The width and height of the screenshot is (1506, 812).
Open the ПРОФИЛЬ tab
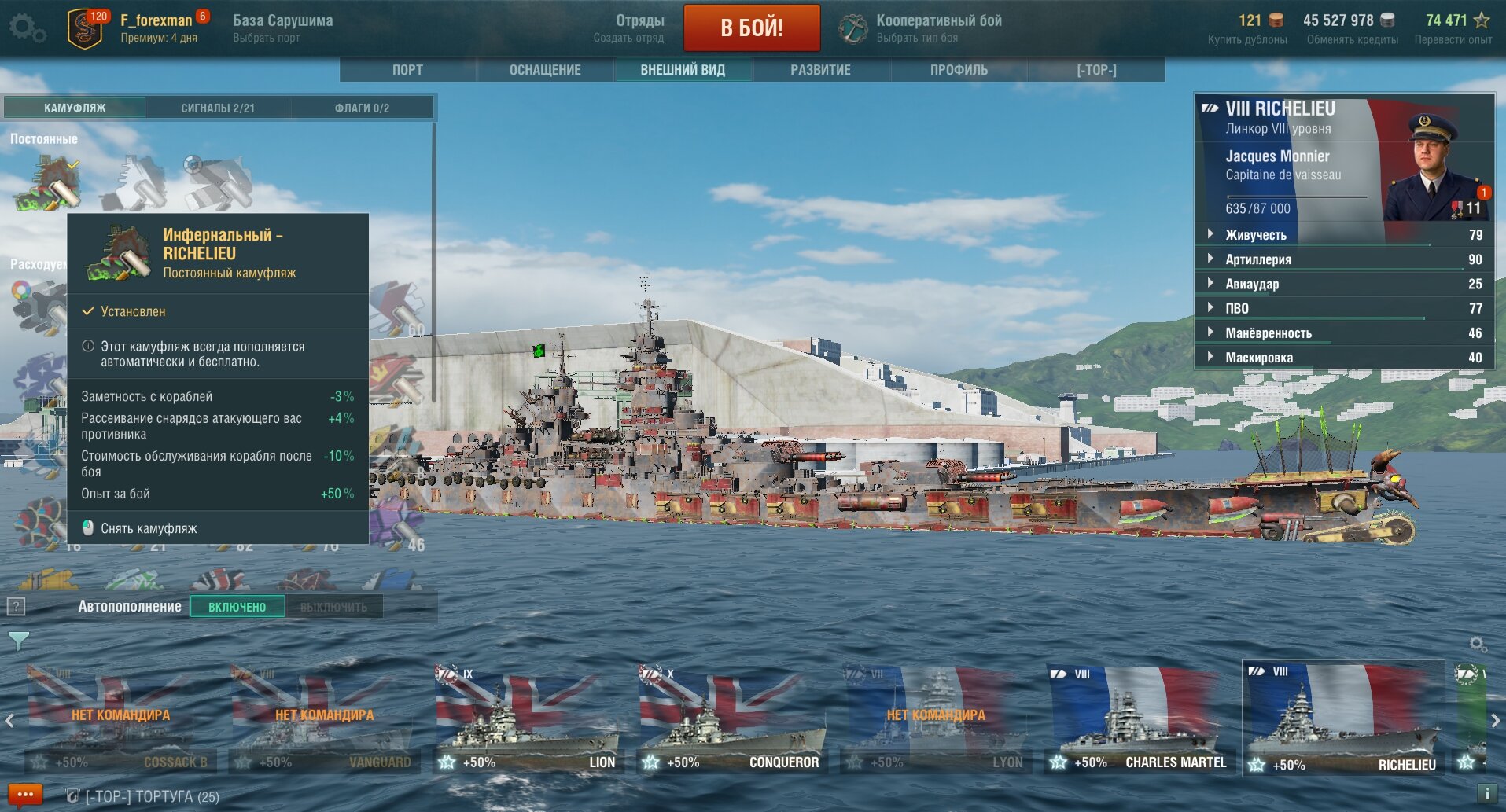[x=959, y=70]
